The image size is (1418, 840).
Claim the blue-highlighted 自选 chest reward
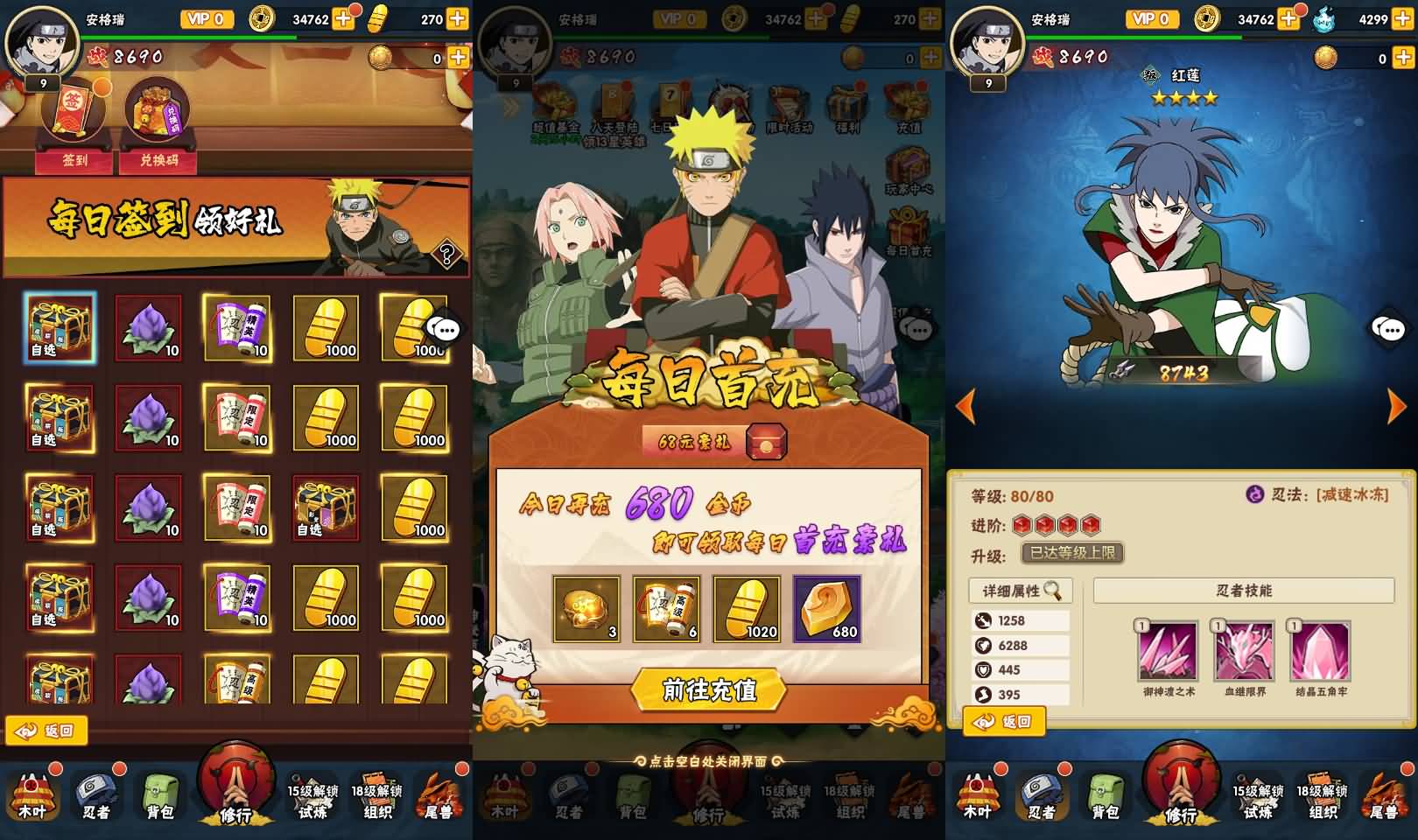(60, 328)
